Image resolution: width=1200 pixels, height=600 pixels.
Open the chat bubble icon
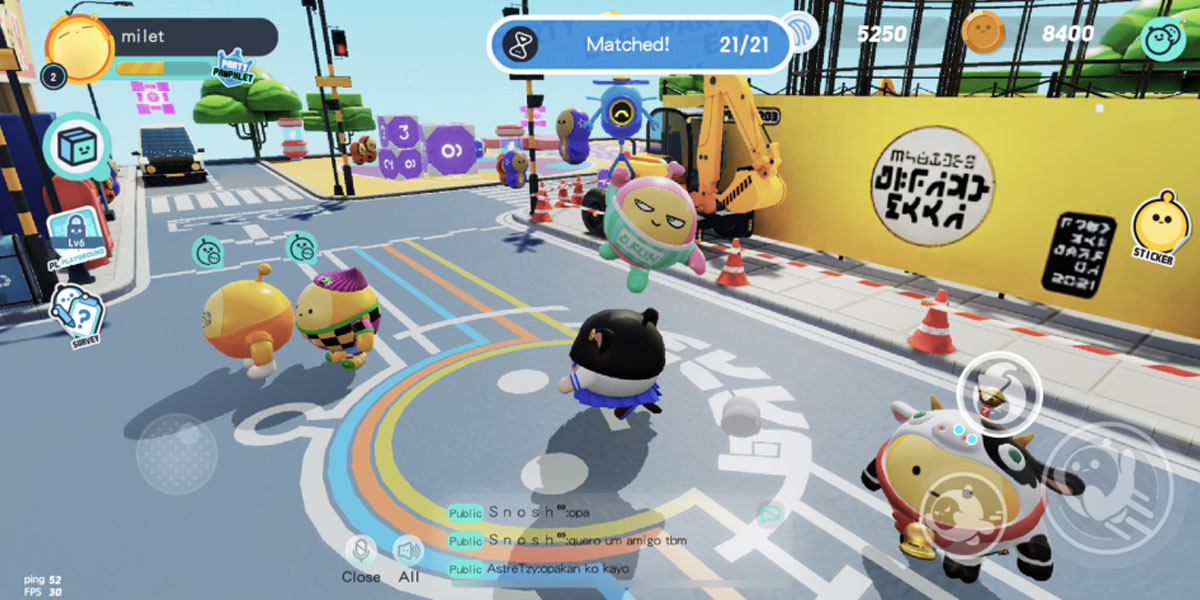771,514
